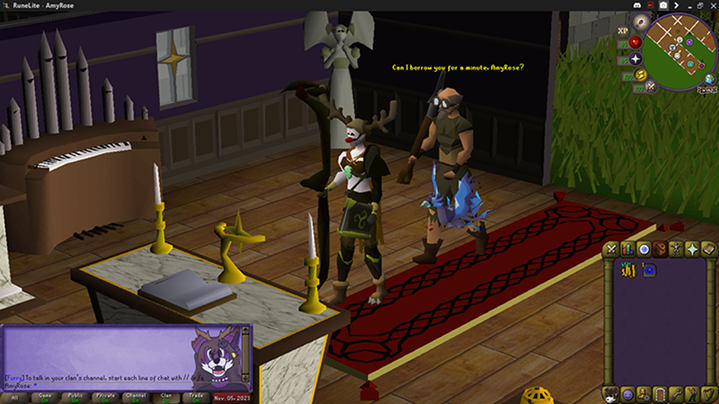
Task: Open the Combat Options tab
Action: [x=611, y=249]
